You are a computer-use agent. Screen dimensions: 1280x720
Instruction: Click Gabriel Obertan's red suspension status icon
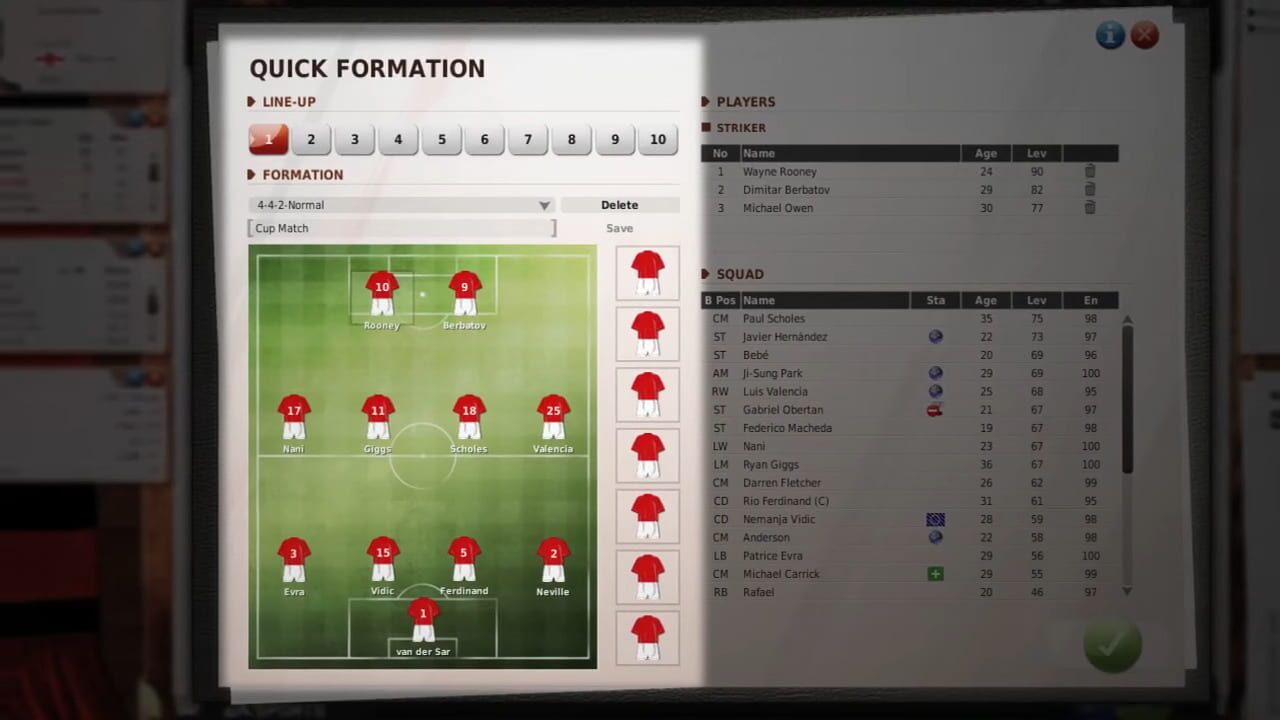[935, 409]
